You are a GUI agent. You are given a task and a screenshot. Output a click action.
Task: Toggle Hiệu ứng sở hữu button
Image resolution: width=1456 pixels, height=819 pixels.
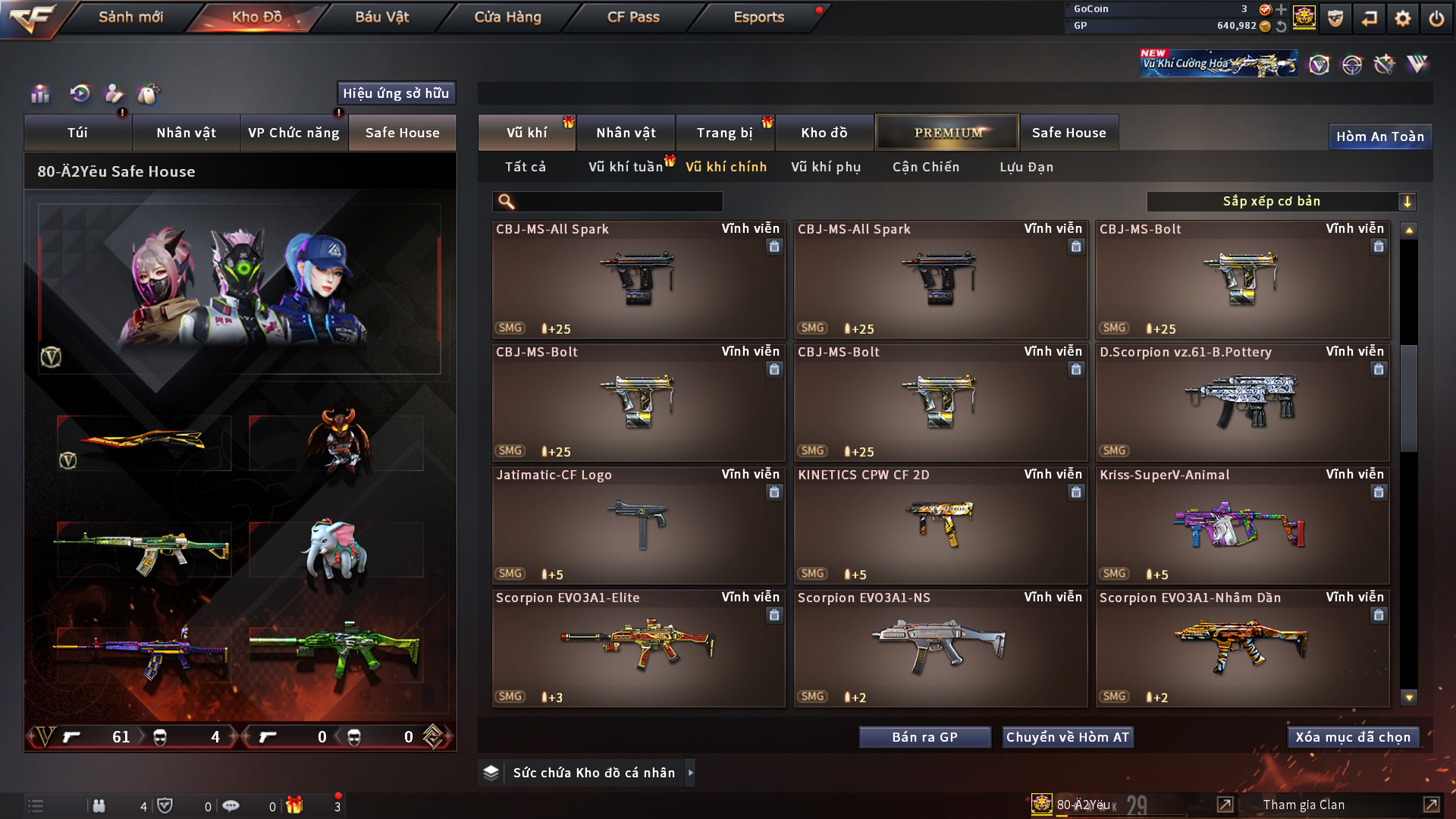pyautogui.click(x=396, y=93)
